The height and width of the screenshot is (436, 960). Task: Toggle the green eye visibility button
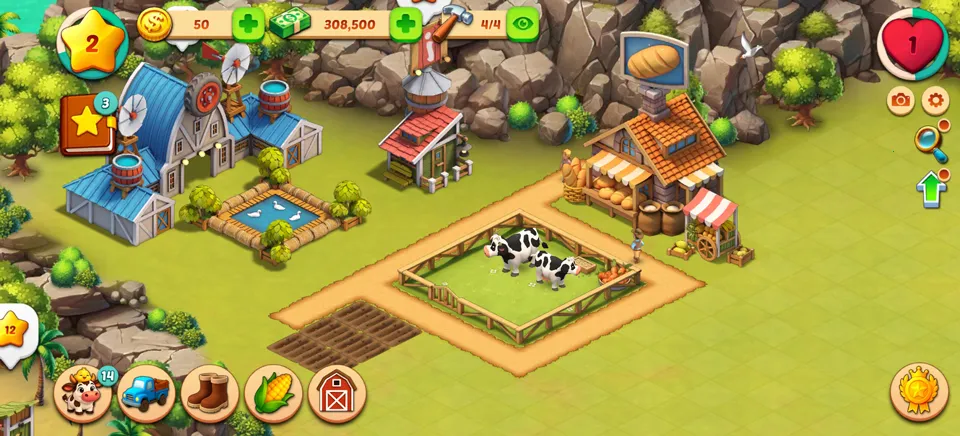(522, 23)
